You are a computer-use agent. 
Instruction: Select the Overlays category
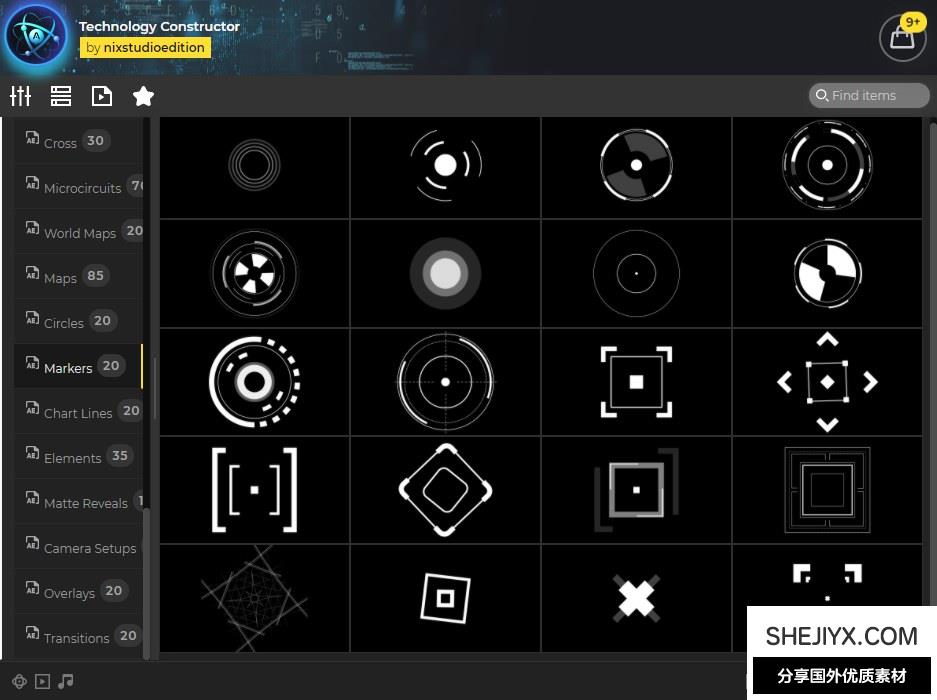69,592
